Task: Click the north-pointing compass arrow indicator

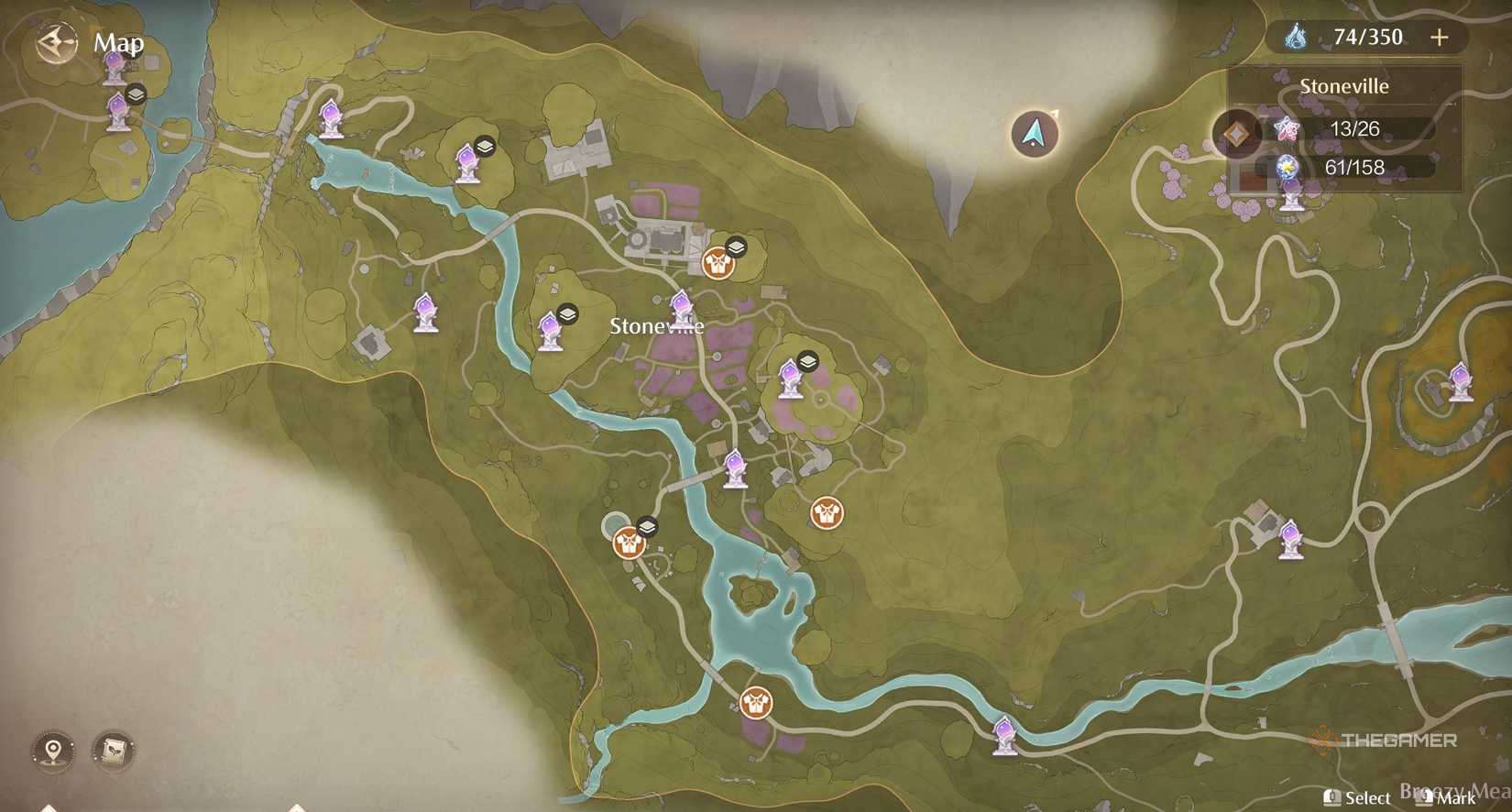Action: (1034, 132)
